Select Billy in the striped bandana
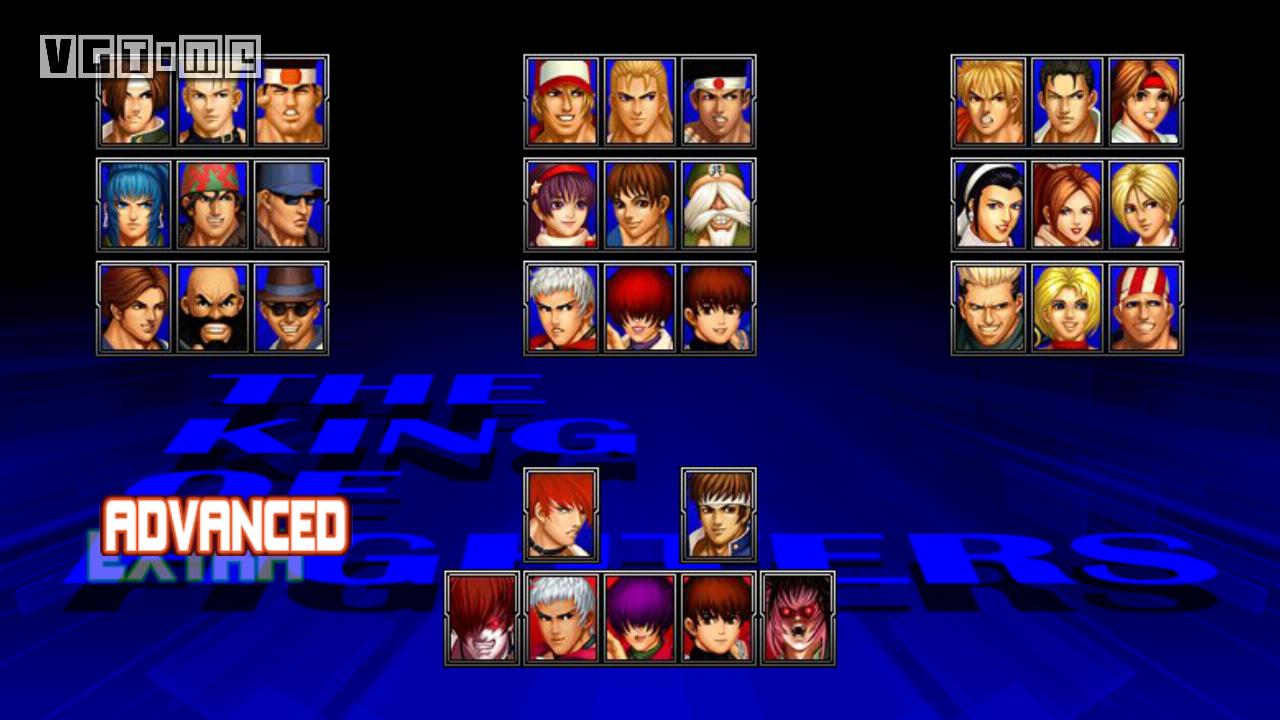The image size is (1280, 720). point(1145,308)
